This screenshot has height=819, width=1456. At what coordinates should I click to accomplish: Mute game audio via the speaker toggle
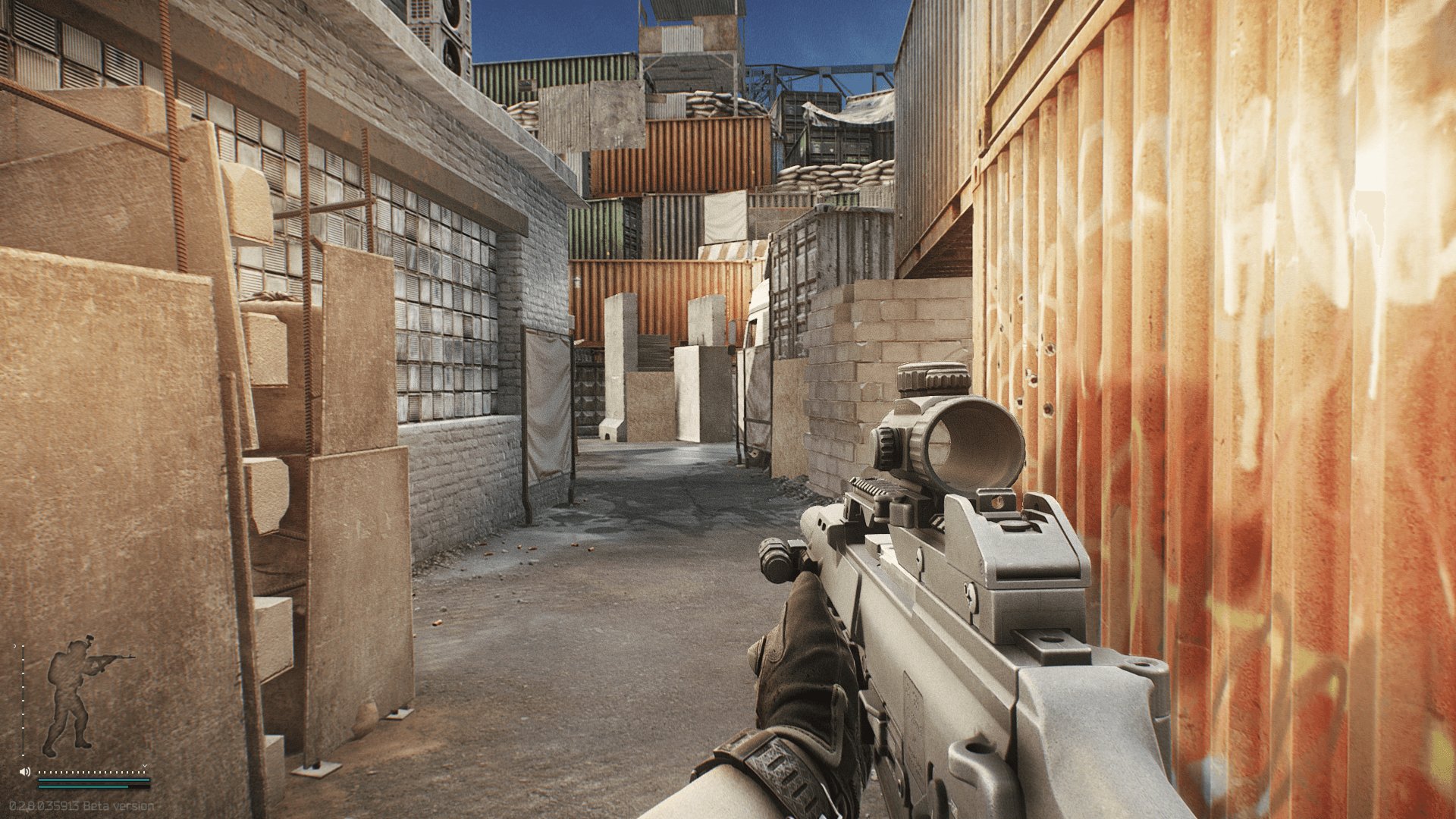pos(24,772)
